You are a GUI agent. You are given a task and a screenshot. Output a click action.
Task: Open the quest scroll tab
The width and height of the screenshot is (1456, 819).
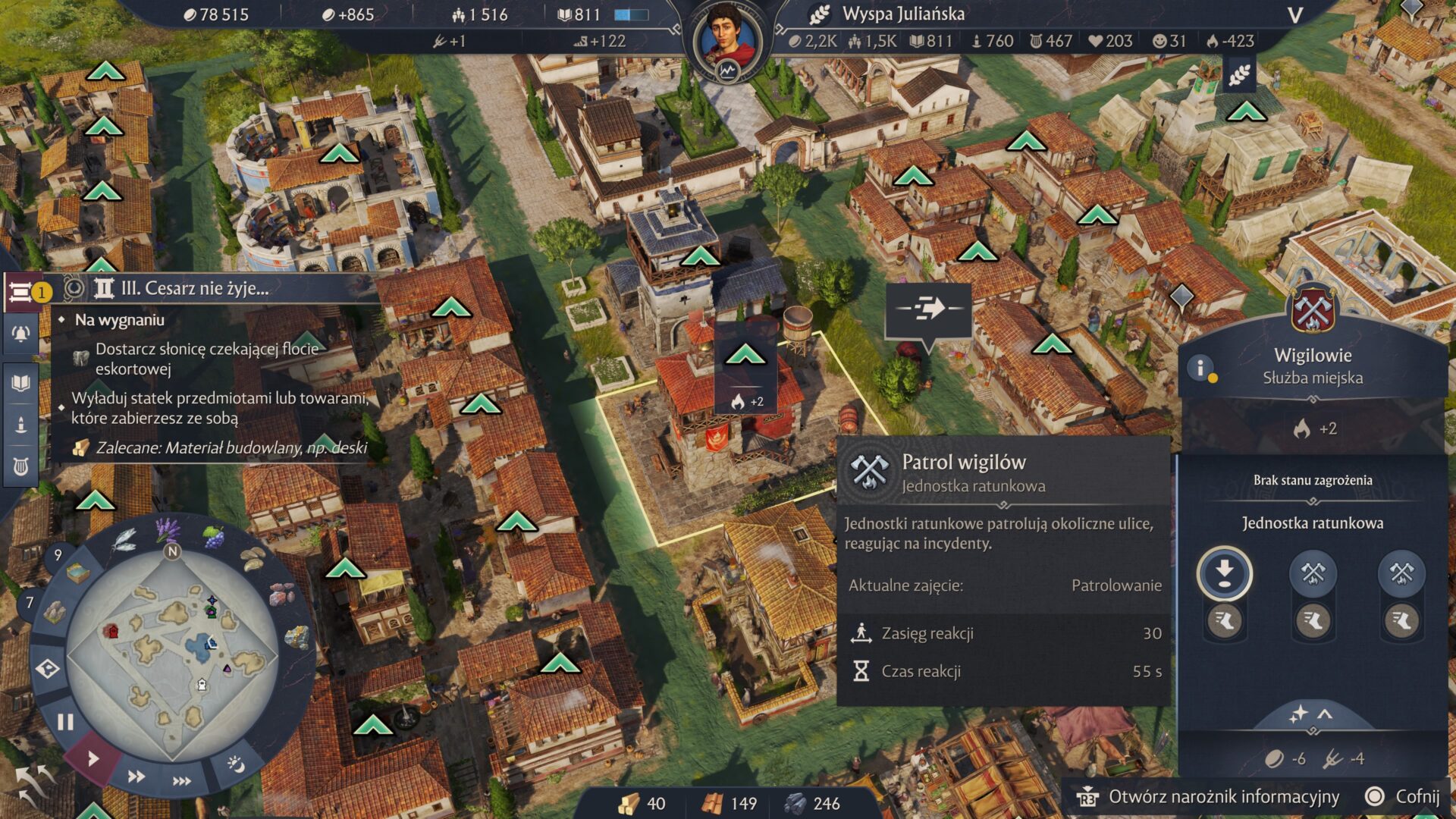pyautogui.click(x=20, y=291)
